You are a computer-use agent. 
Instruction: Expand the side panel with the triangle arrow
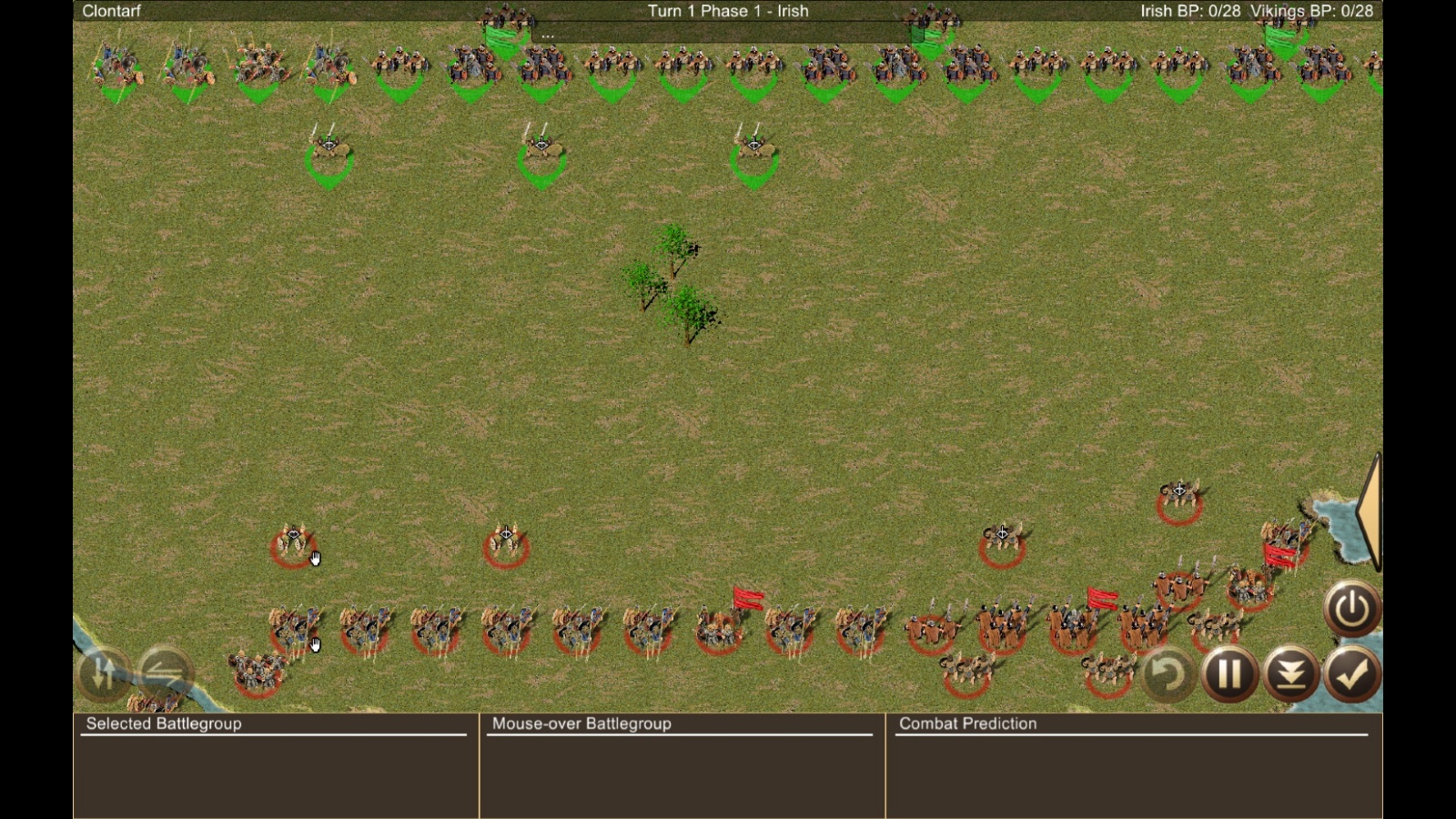coord(1370,511)
